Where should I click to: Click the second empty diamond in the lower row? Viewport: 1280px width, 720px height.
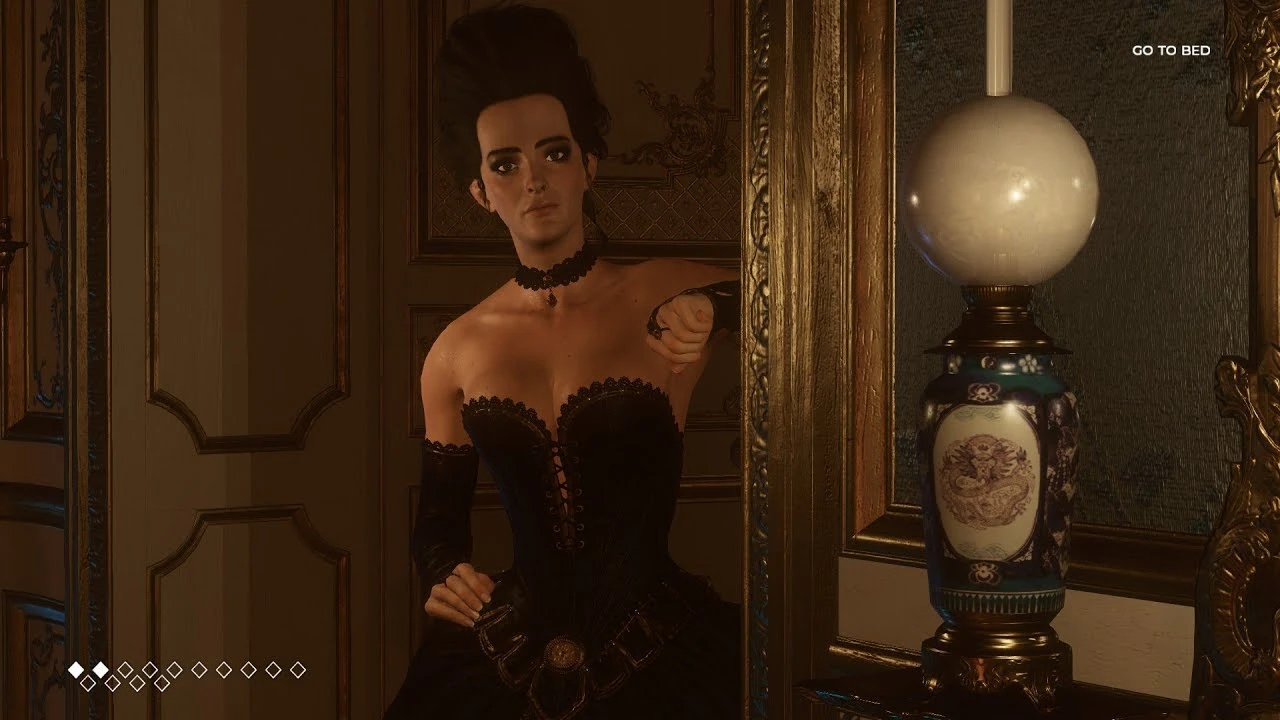114,682
